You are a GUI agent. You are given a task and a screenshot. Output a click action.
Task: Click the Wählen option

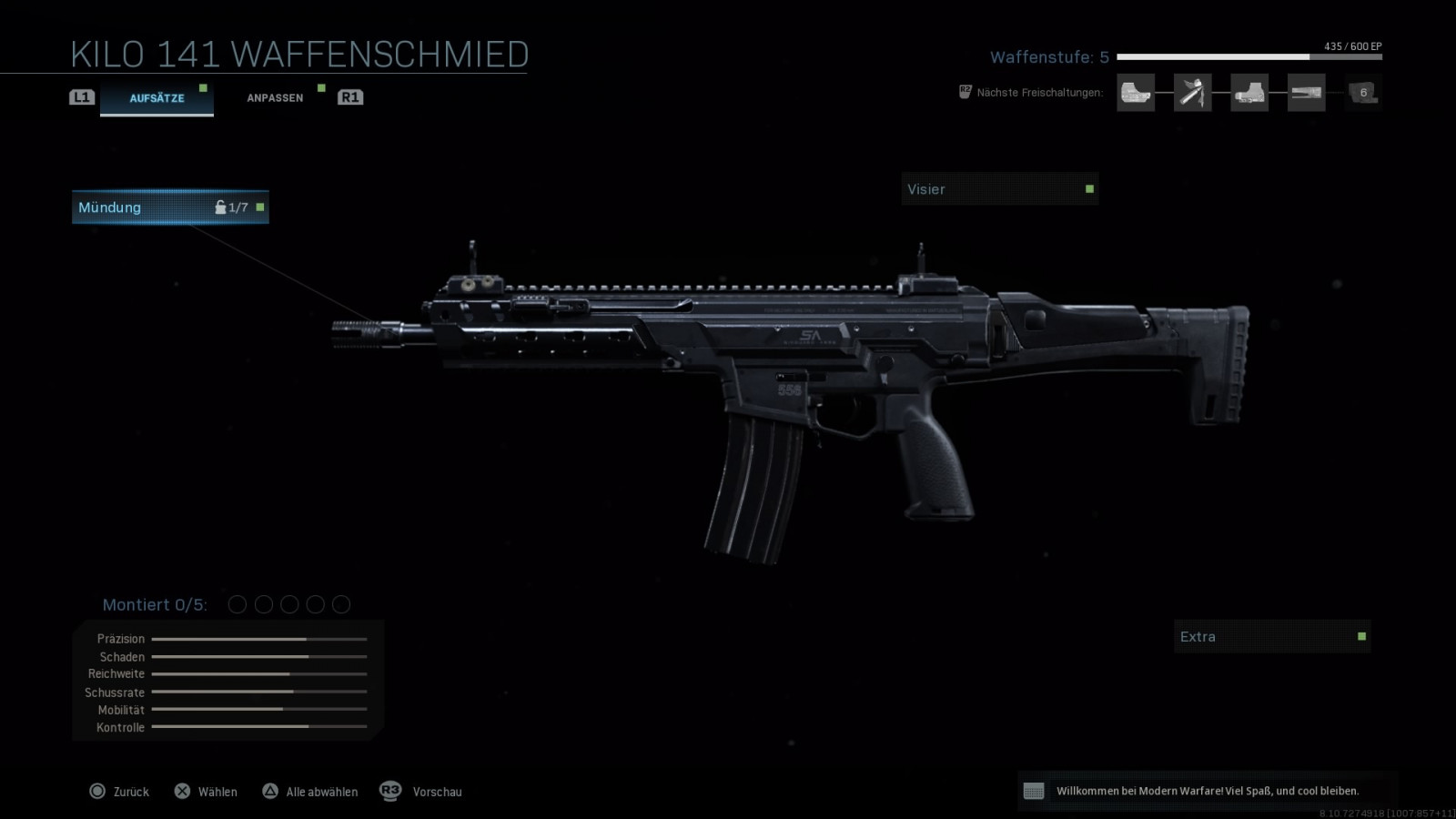click(206, 792)
